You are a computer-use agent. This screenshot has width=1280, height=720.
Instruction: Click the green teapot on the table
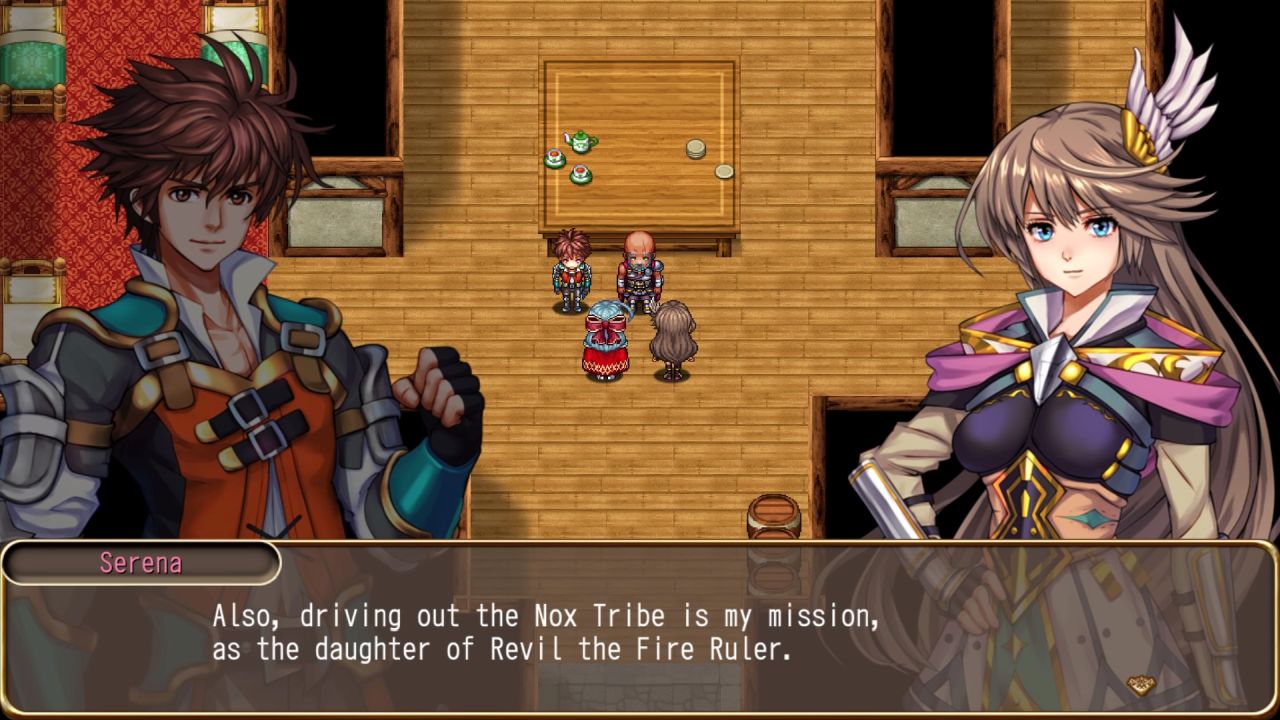[580, 142]
